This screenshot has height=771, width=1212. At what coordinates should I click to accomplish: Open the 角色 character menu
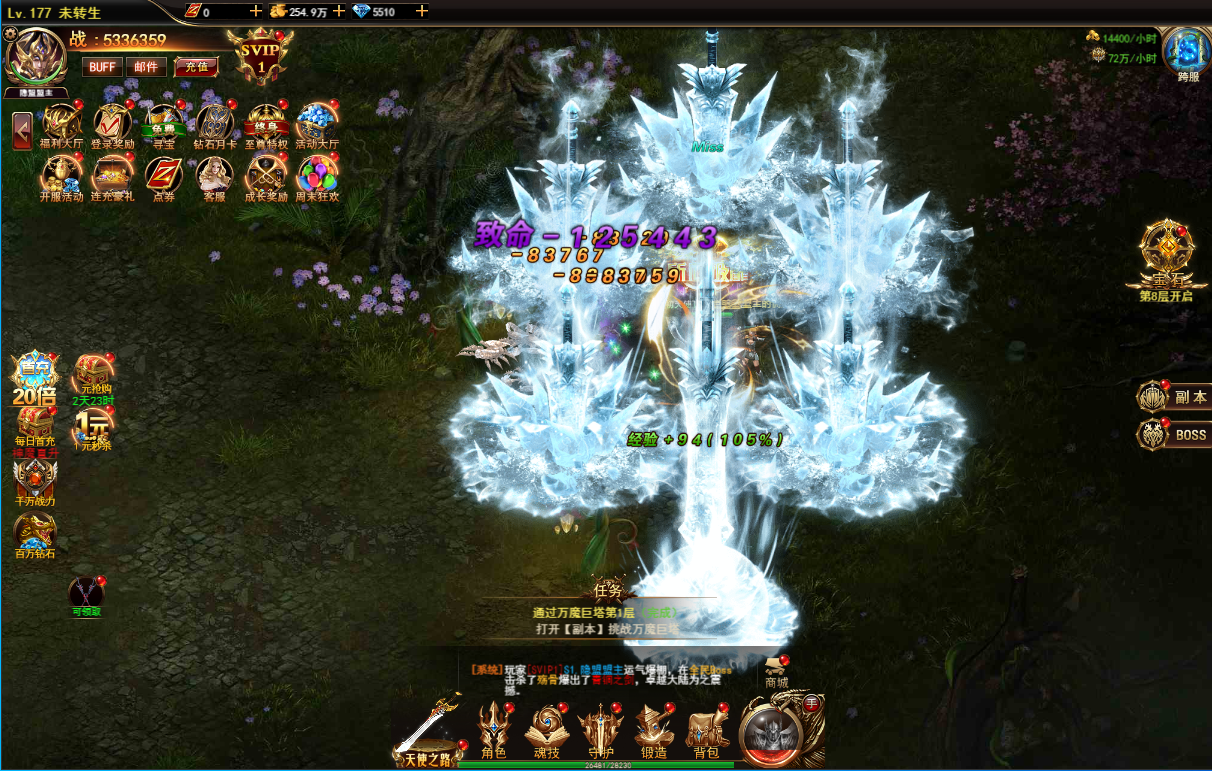pyautogui.click(x=494, y=729)
